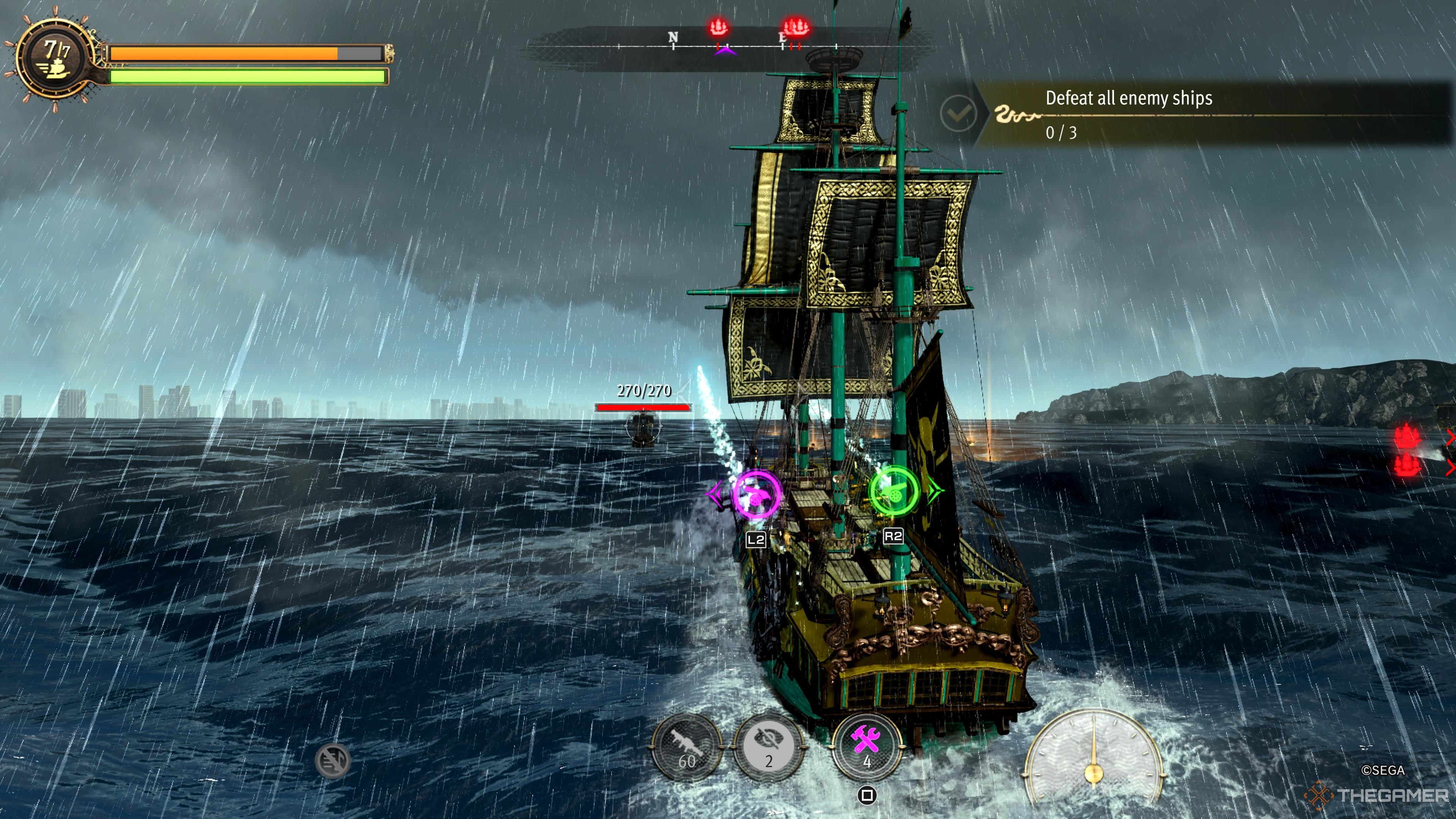Image resolution: width=1456 pixels, height=819 pixels.
Task: Click the purple heading arrow on compass
Action: [725, 52]
